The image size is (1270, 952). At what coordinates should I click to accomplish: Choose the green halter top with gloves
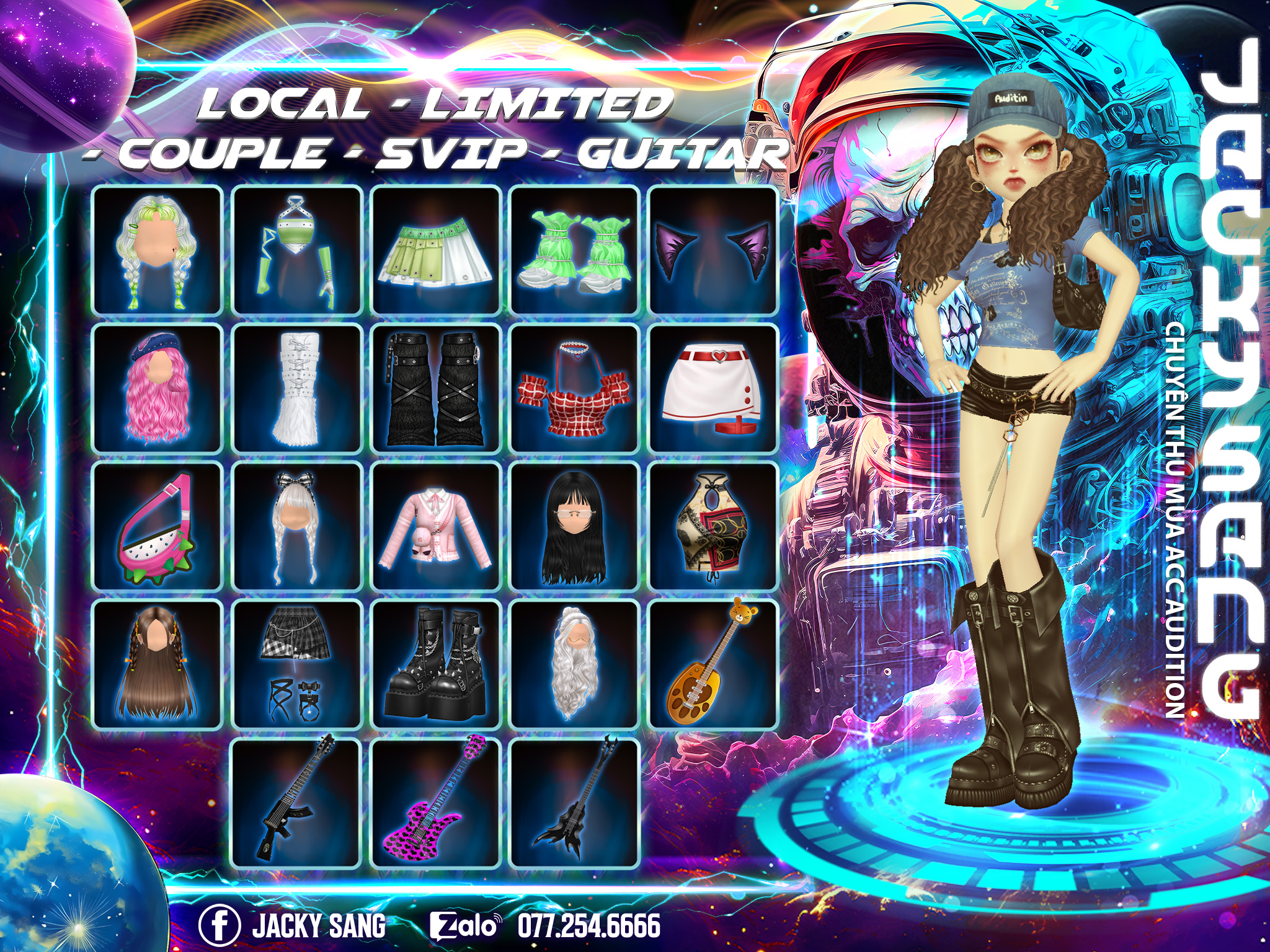click(297, 250)
